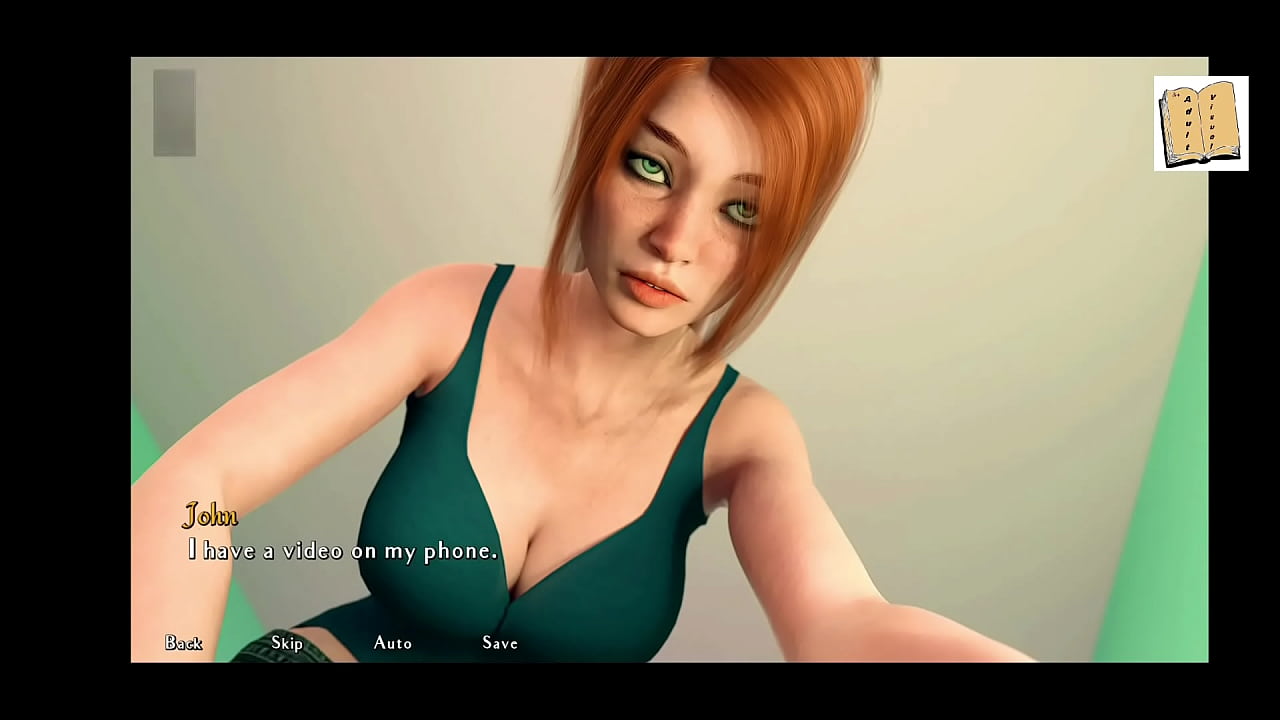Image resolution: width=1280 pixels, height=720 pixels.
Task: Click the '3+' mark on the book logo
Action: pyautogui.click(x=1175, y=95)
